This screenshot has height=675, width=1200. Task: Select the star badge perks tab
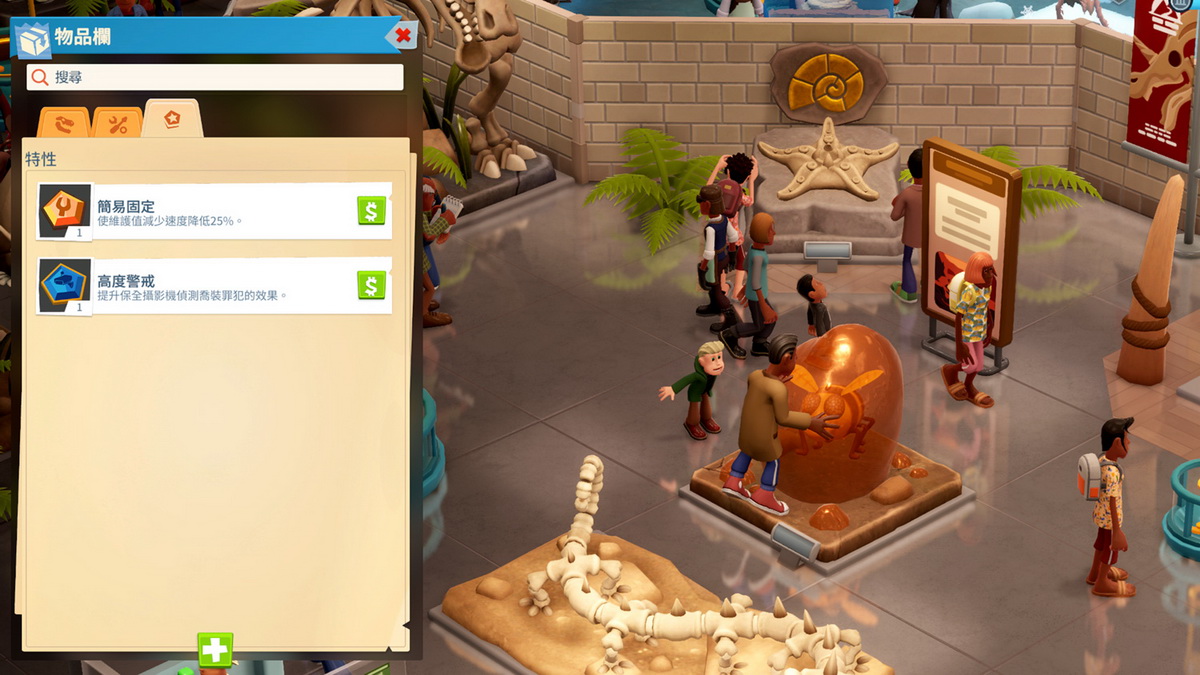click(x=172, y=120)
